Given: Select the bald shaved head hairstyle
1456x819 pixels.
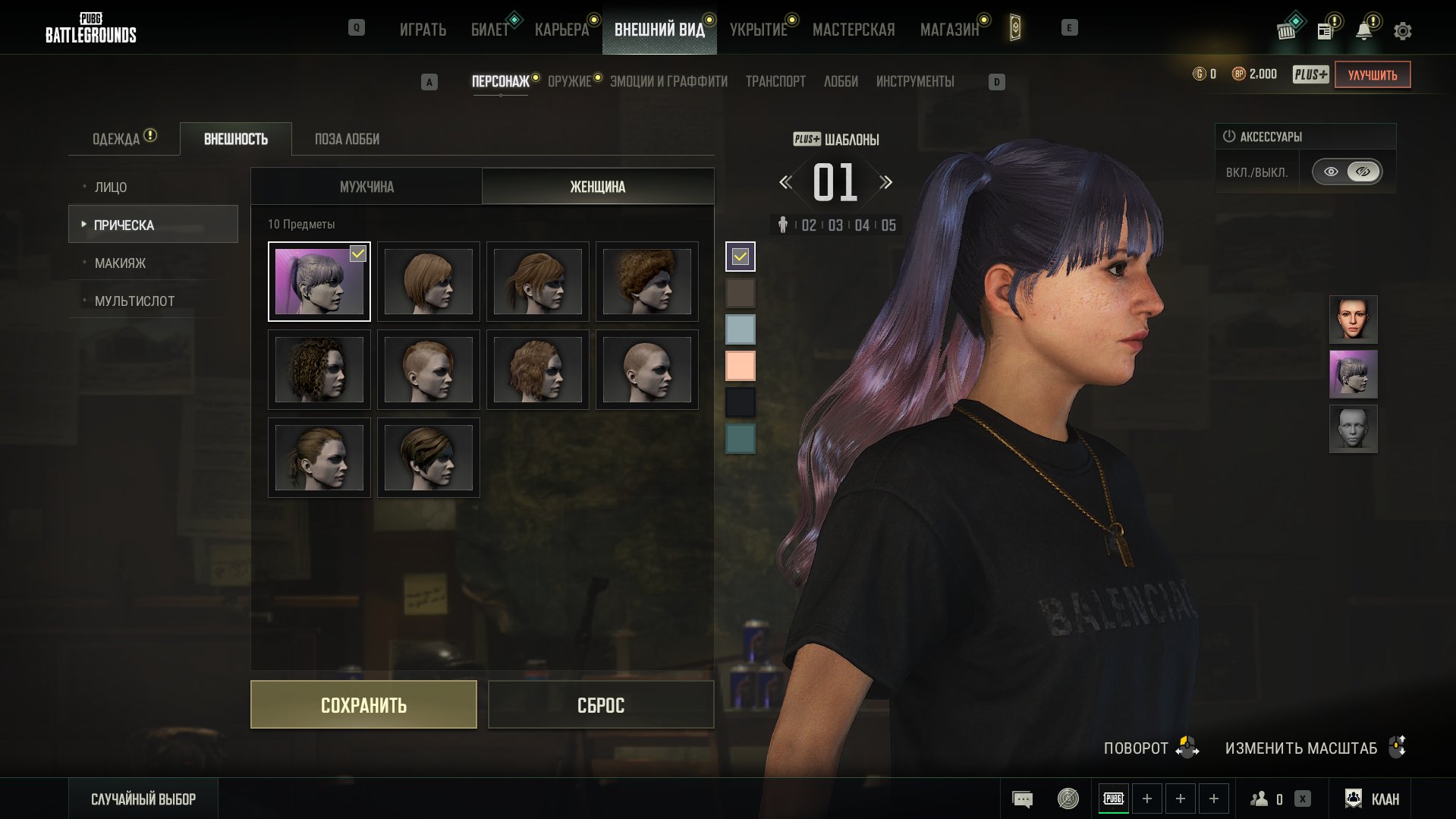Looking at the screenshot, I should pos(646,370).
